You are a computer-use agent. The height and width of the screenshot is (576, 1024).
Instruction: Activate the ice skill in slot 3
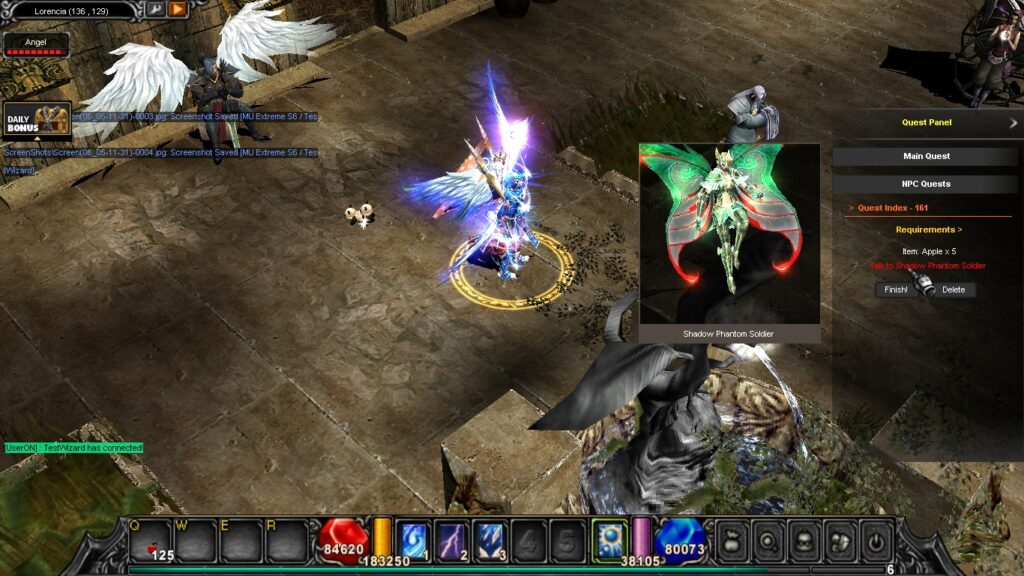(489, 539)
